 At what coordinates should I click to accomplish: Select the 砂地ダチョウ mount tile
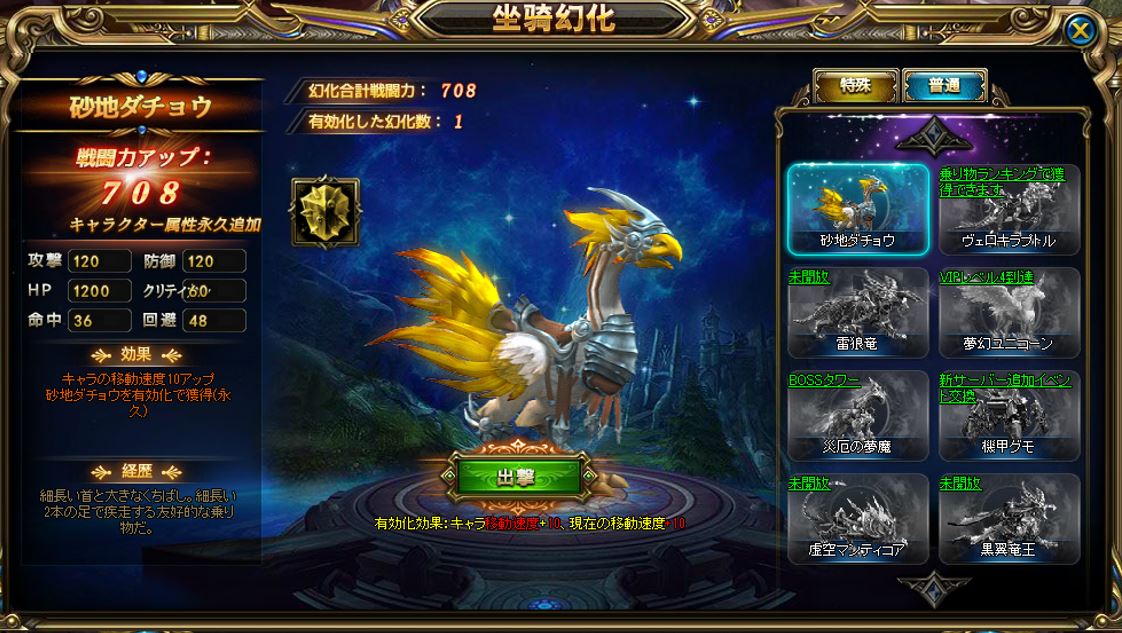[858, 209]
